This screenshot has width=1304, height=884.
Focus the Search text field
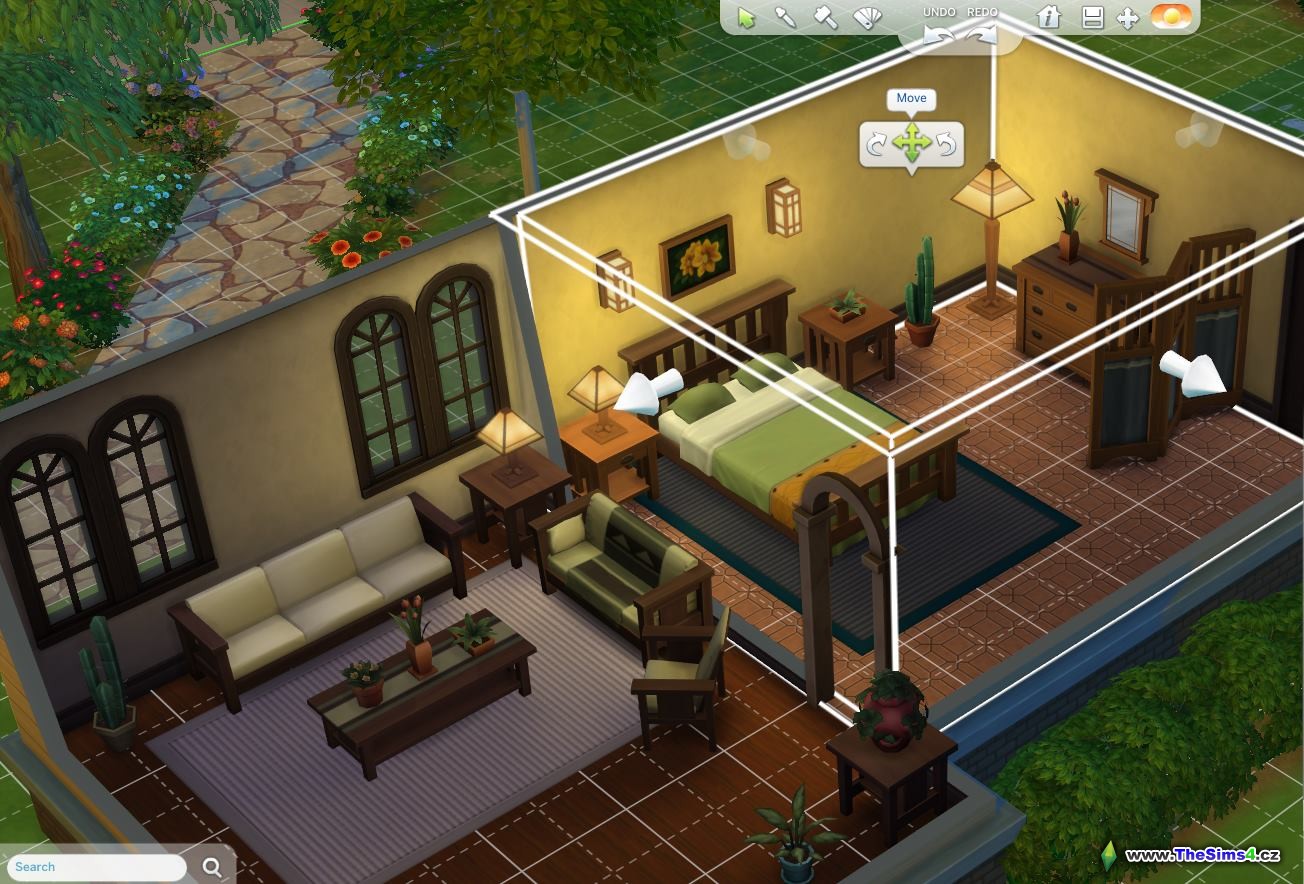95,867
